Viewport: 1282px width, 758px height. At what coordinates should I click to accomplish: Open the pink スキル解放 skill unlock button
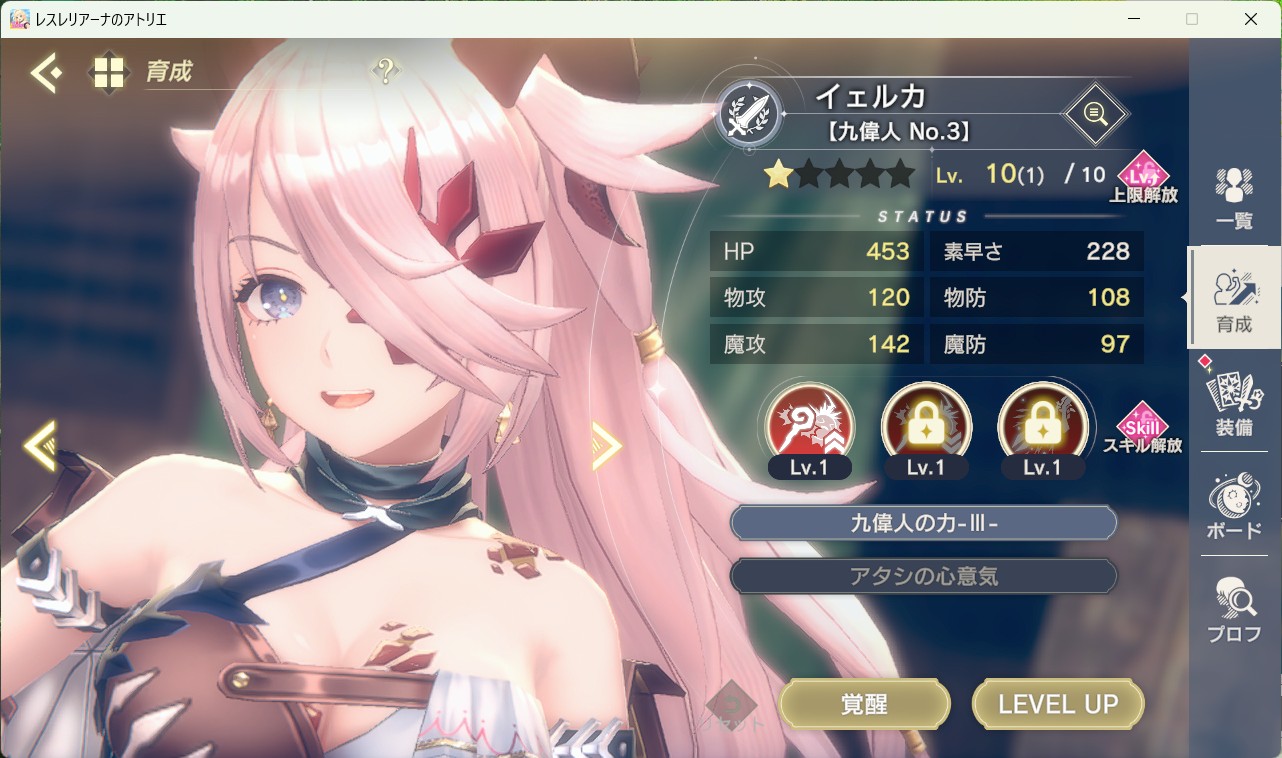pos(1142,428)
